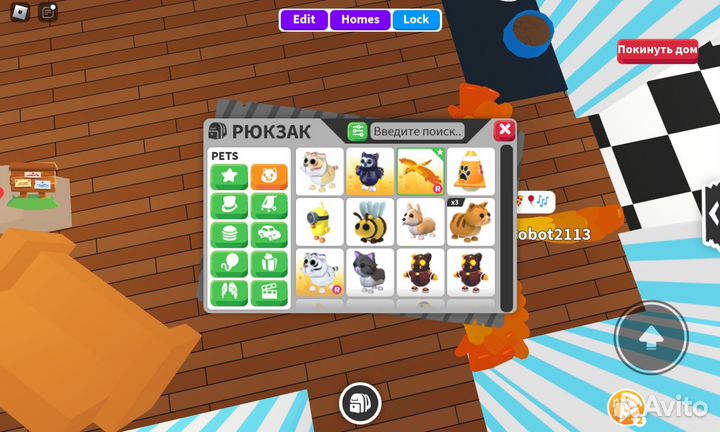
Task: Switch to the star favorites category
Action: point(229,177)
